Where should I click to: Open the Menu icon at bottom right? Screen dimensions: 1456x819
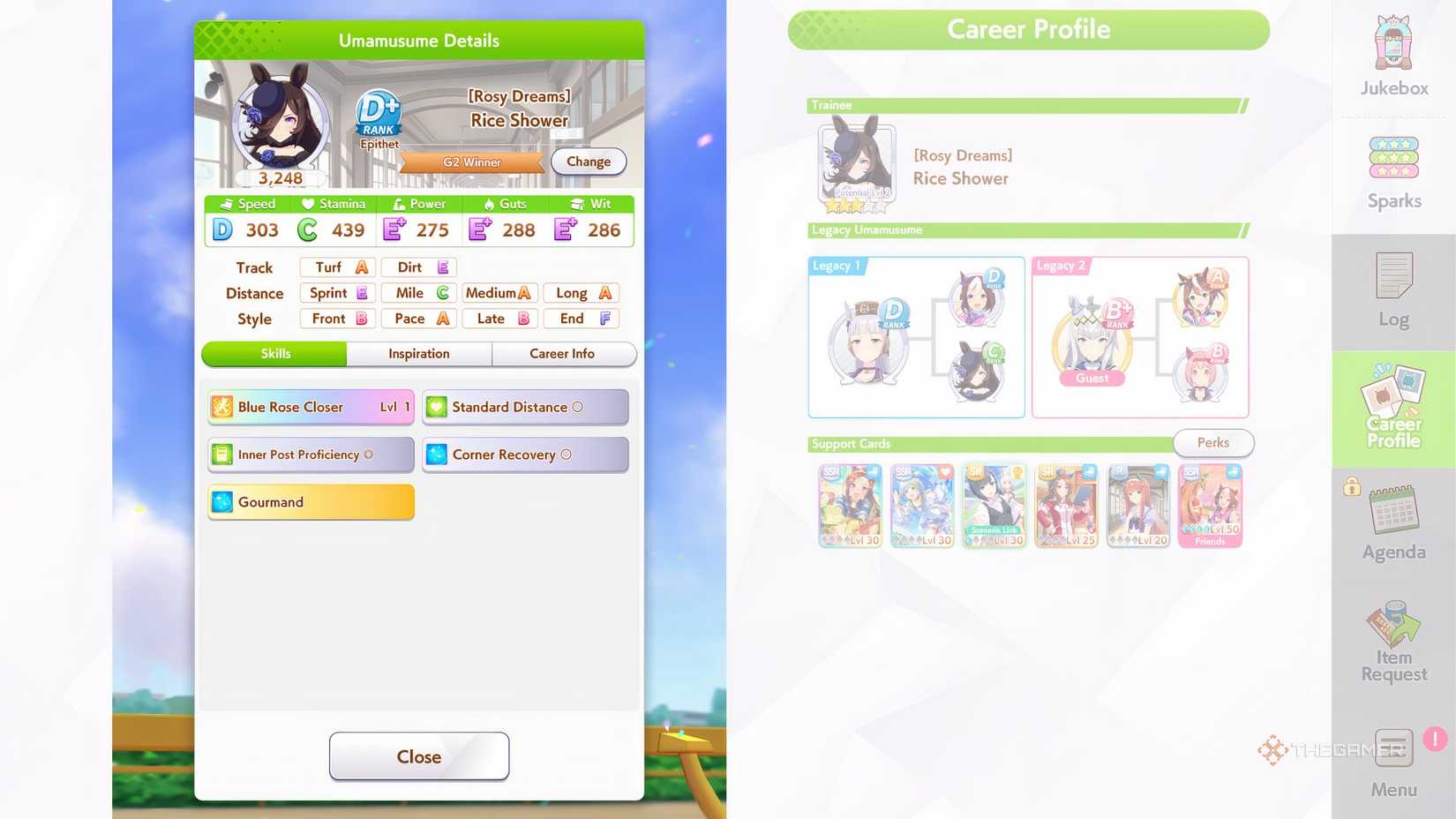[1392, 750]
